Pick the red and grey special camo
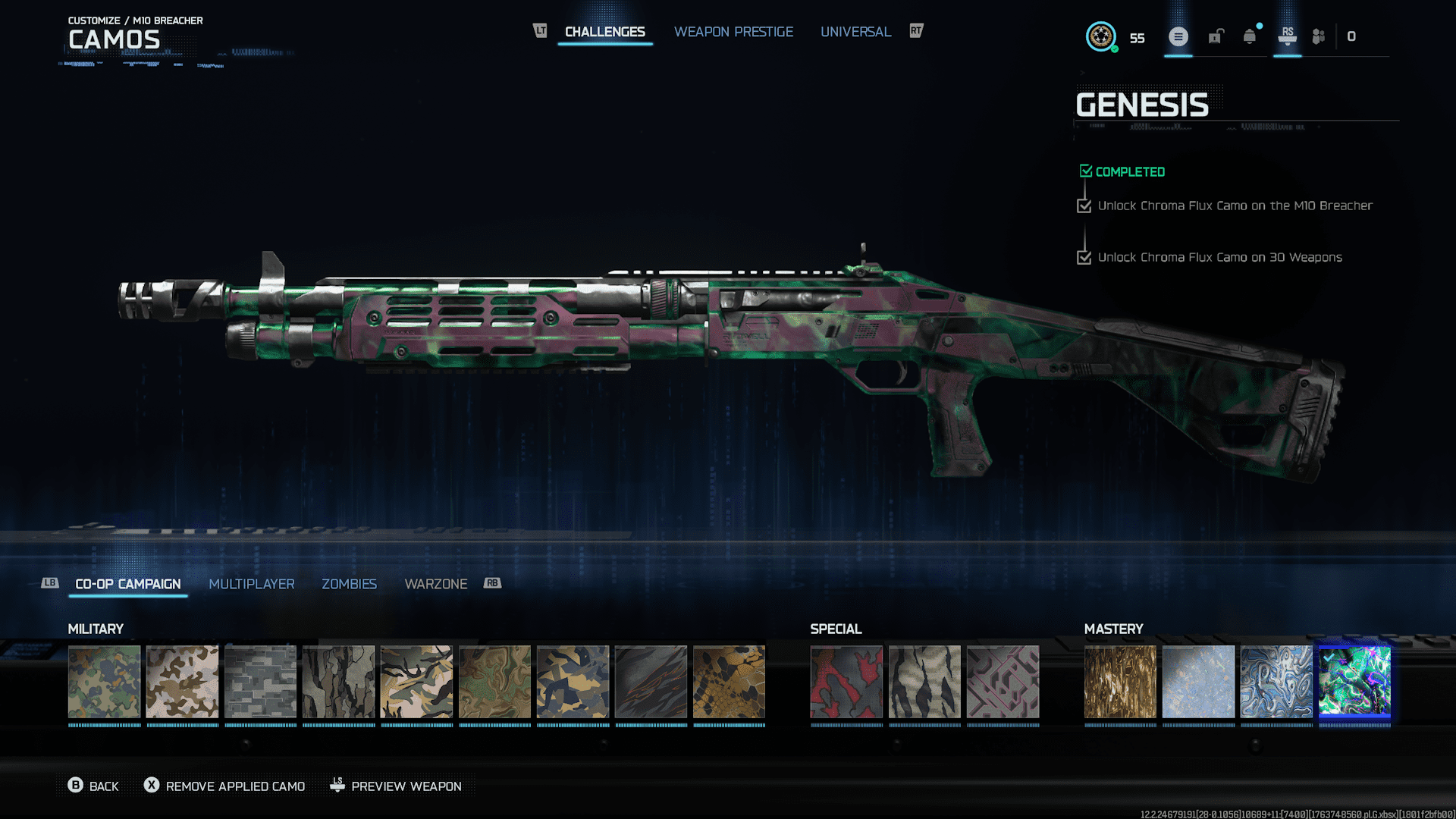The width and height of the screenshot is (1456, 819). pyautogui.click(x=846, y=681)
